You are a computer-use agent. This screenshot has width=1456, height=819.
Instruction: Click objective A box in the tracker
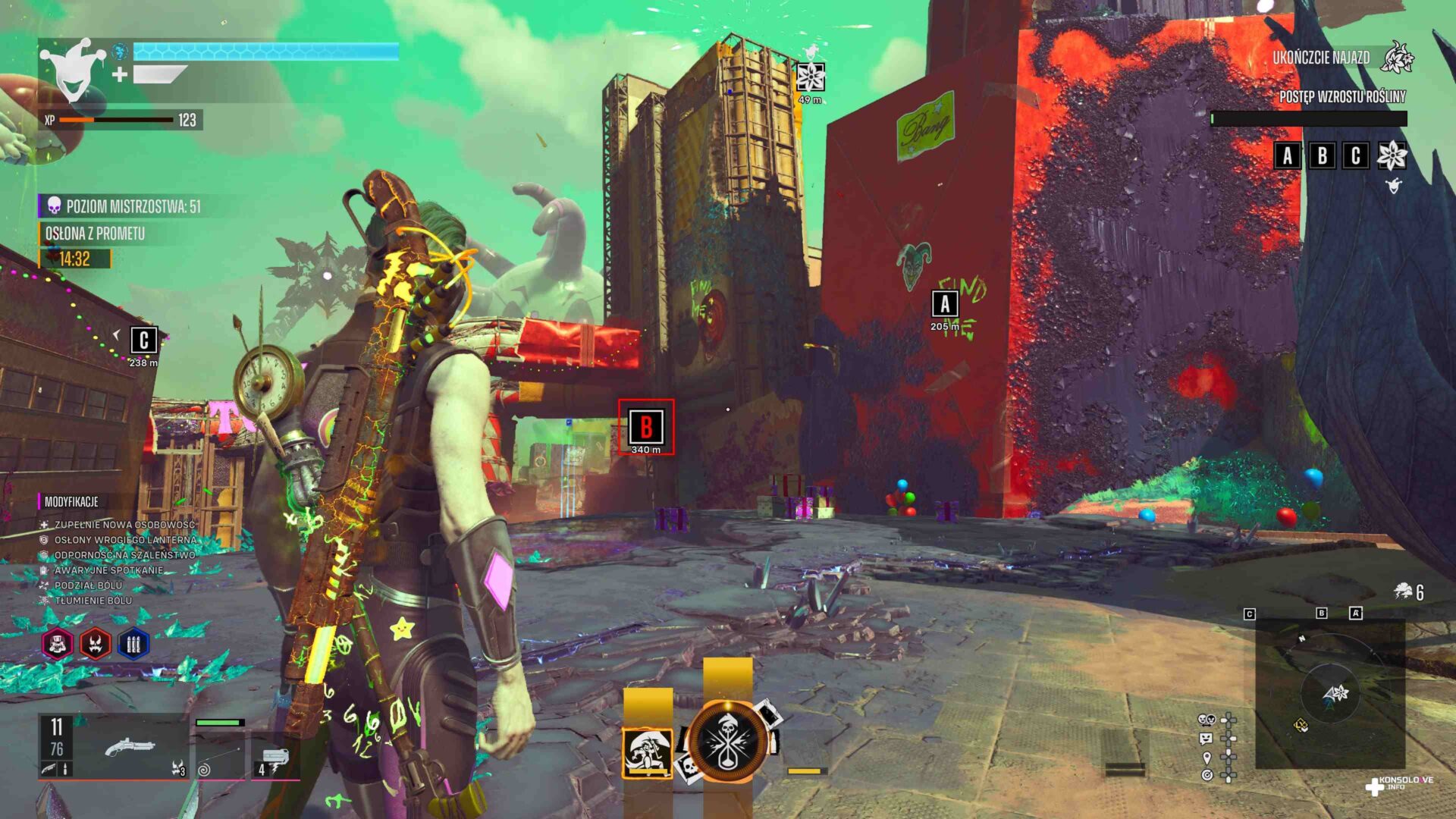pyautogui.click(x=1287, y=155)
